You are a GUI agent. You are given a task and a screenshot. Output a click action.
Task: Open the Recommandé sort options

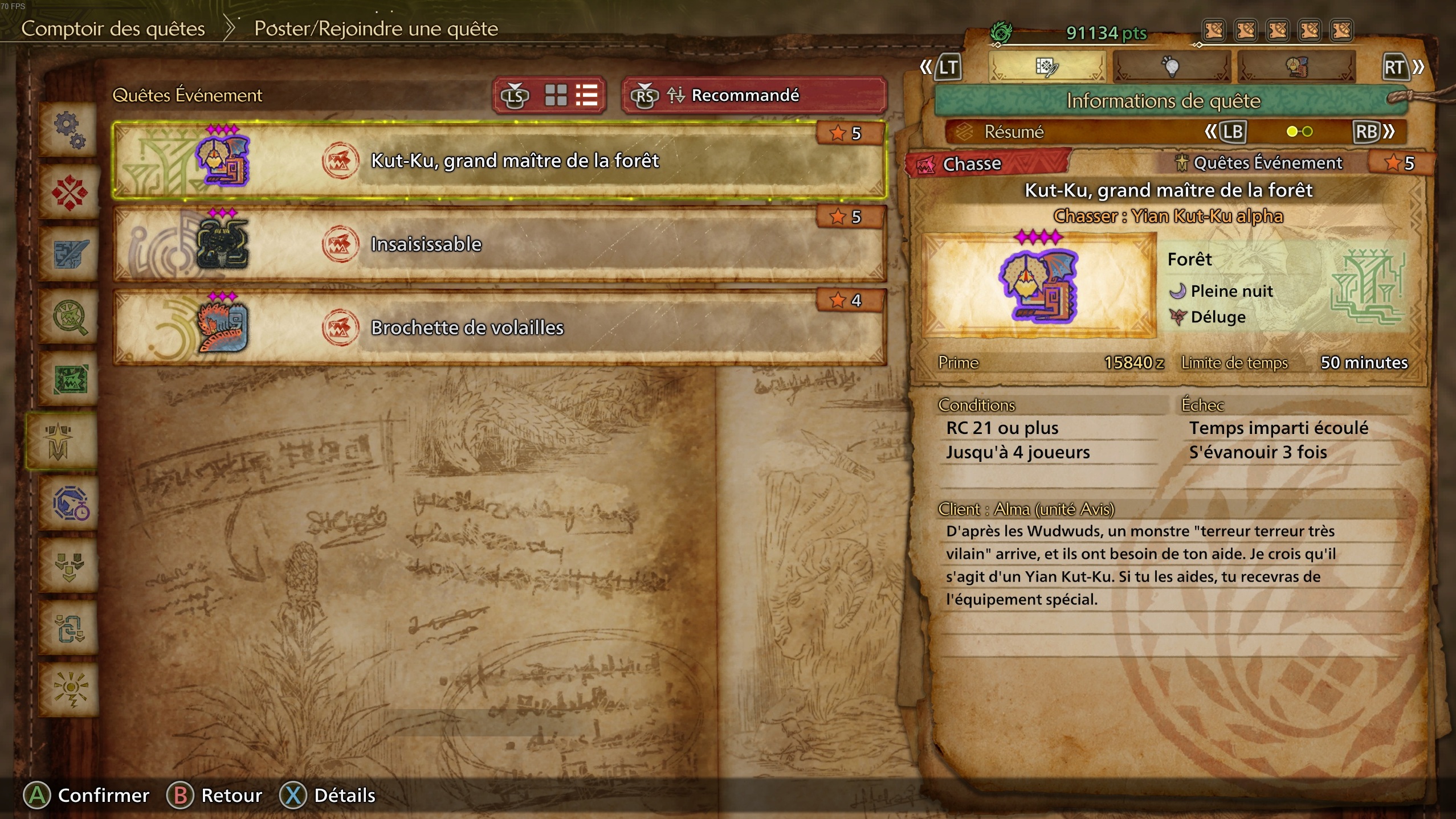click(747, 95)
